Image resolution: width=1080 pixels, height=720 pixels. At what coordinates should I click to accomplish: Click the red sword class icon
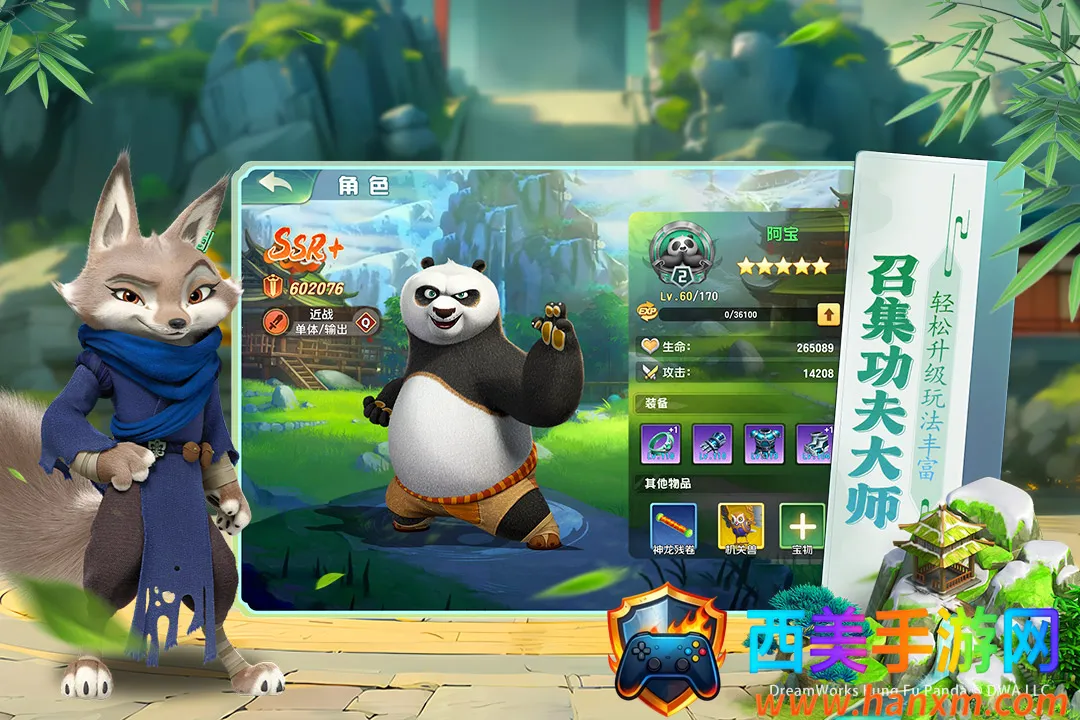click(x=276, y=322)
